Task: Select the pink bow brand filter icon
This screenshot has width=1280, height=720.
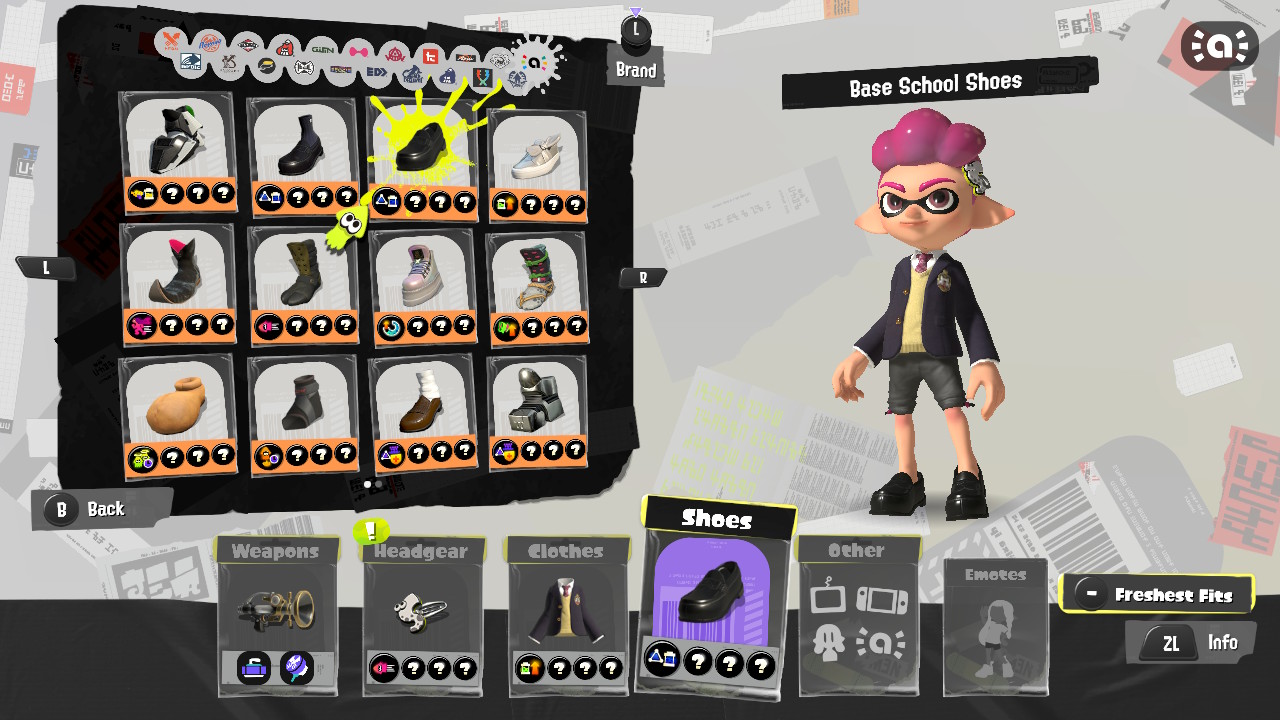Action: click(358, 50)
